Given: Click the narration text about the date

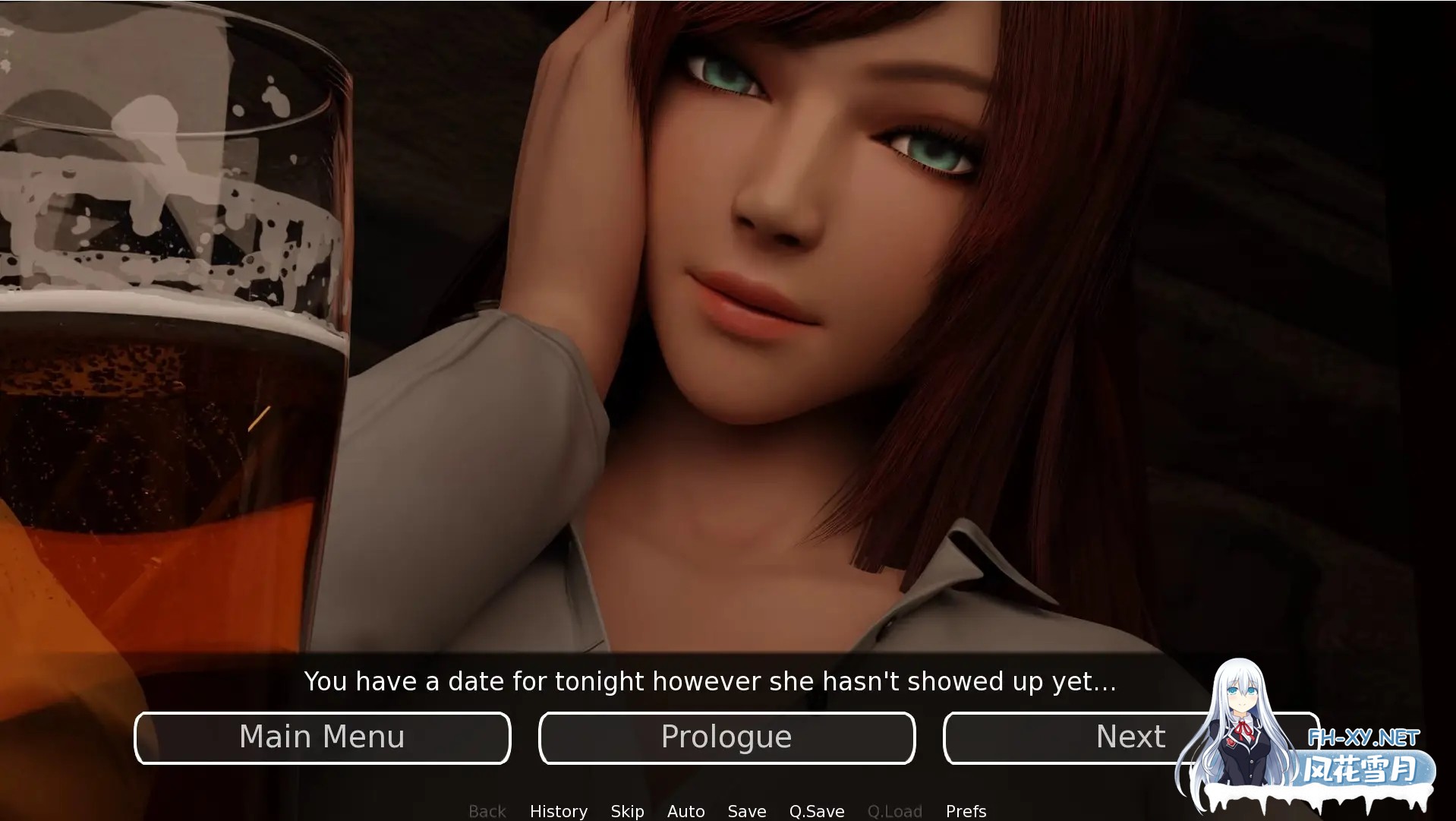Looking at the screenshot, I should click(711, 681).
